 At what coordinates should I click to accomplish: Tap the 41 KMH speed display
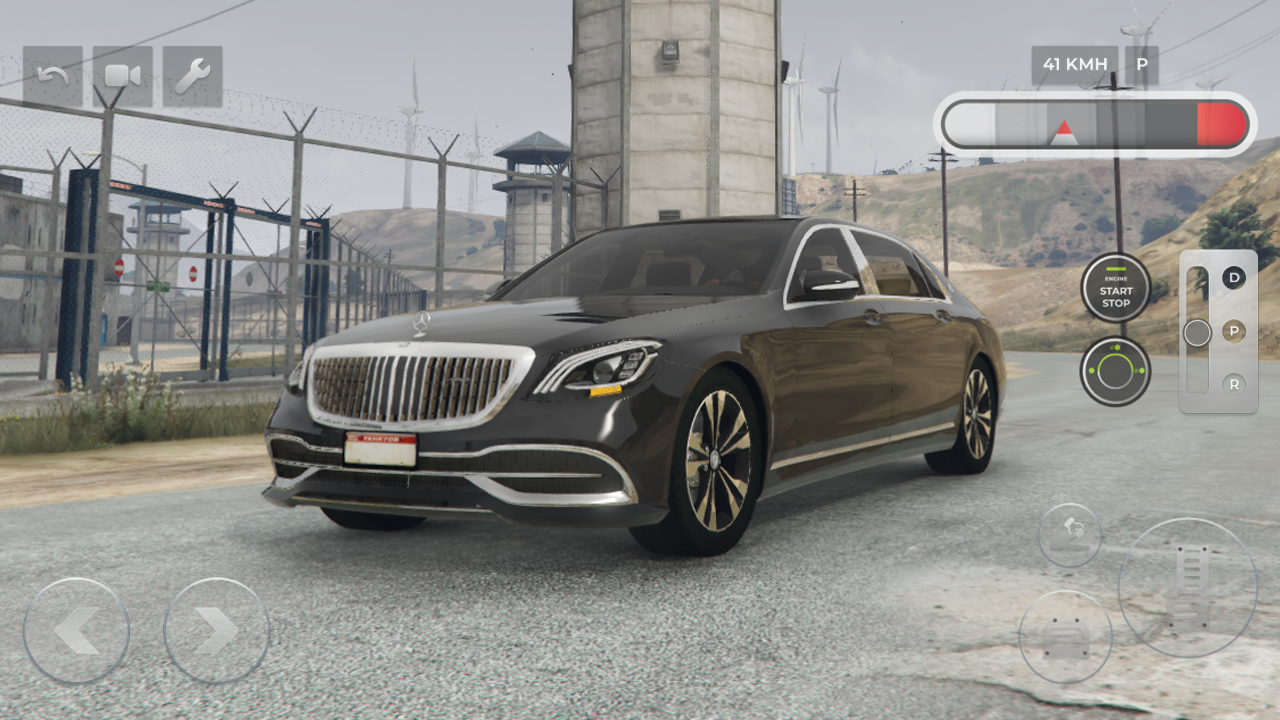click(1074, 64)
